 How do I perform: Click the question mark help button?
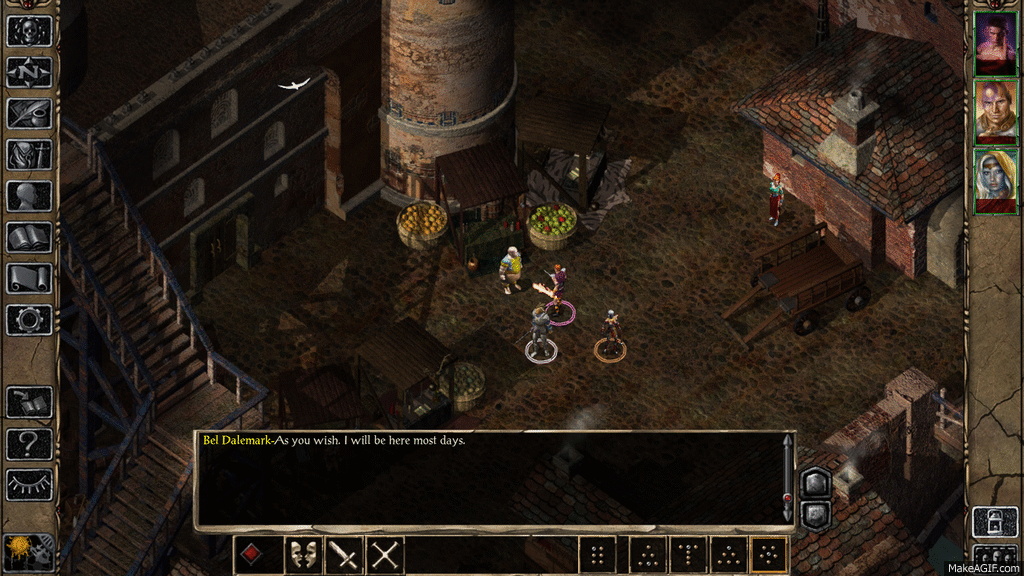point(29,443)
